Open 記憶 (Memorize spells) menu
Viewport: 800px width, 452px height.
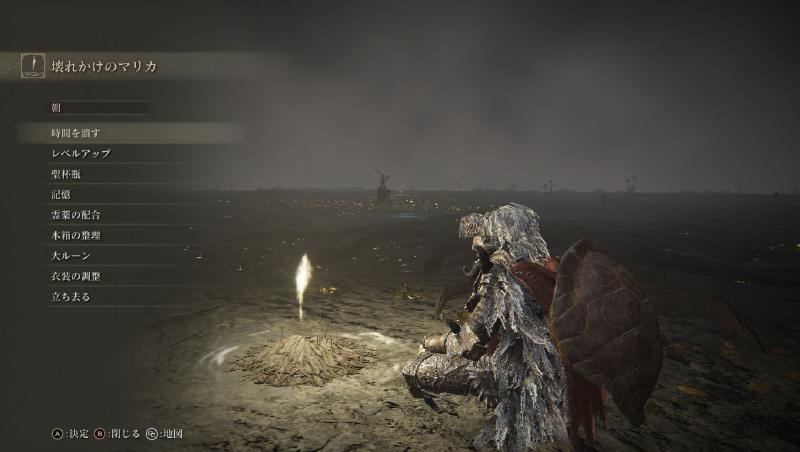pyautogui.click(x=61, y=194)
